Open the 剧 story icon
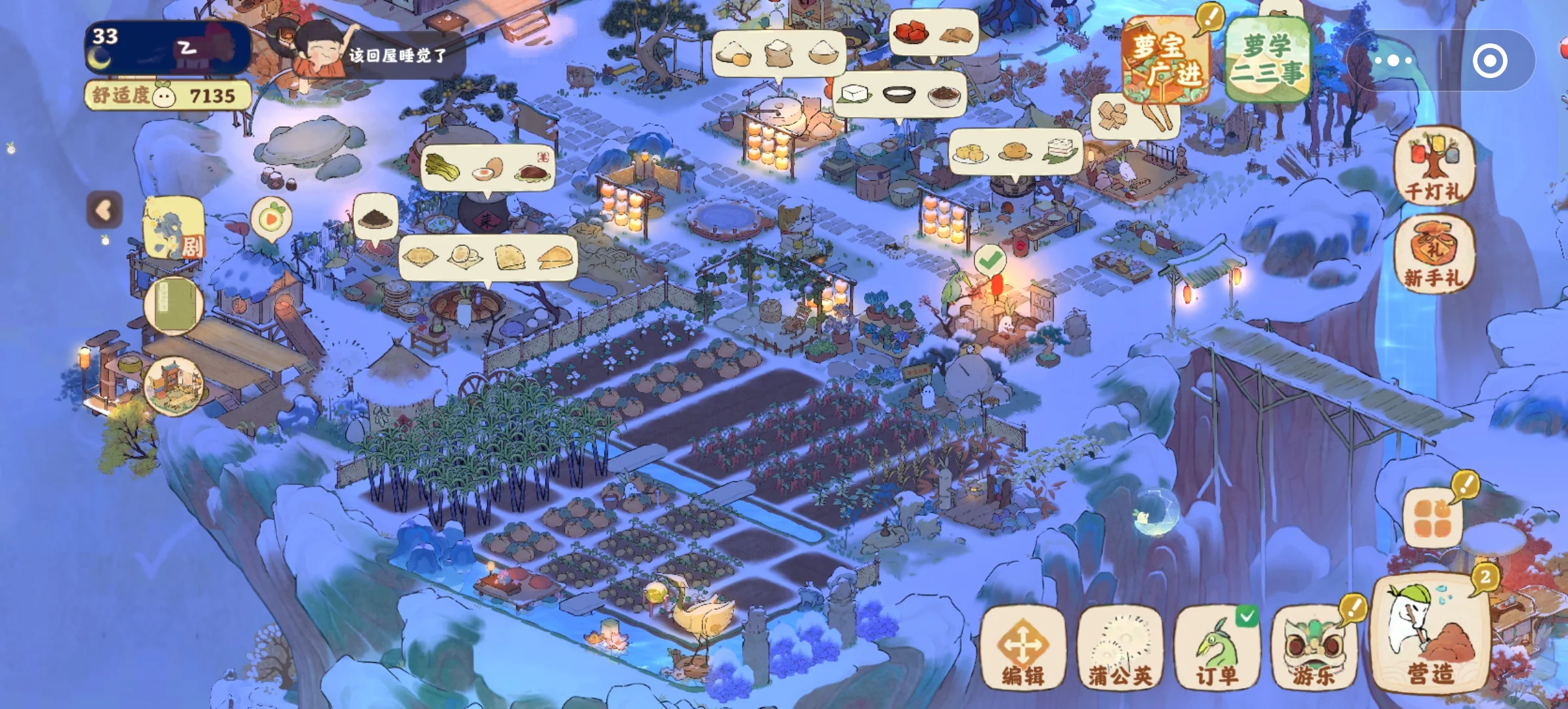 coord(174,228)
